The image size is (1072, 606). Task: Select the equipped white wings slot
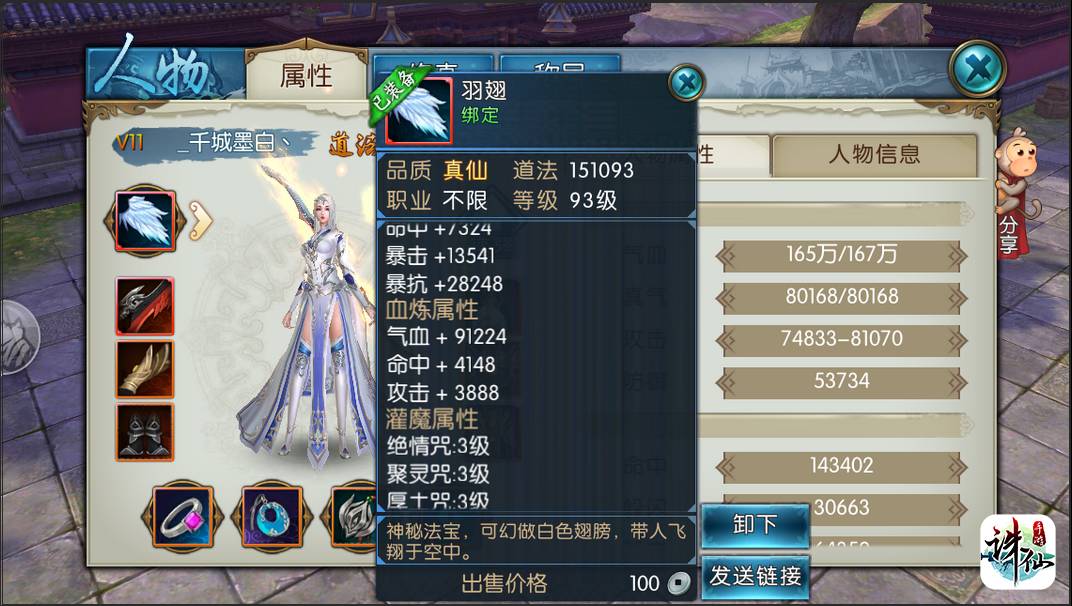point(145,220)
